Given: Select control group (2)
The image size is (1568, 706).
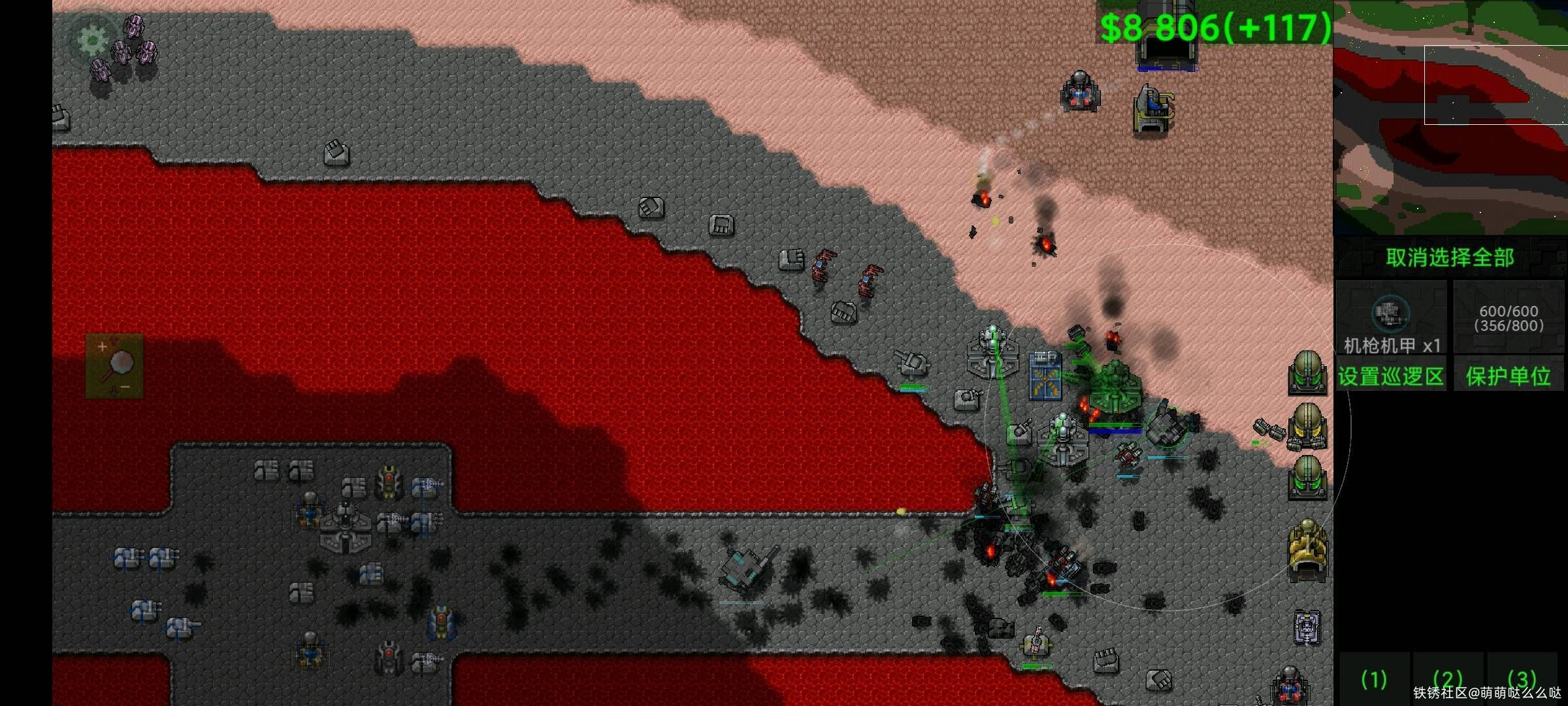Looking at the screenshot, I should (x=1448, y=680).
